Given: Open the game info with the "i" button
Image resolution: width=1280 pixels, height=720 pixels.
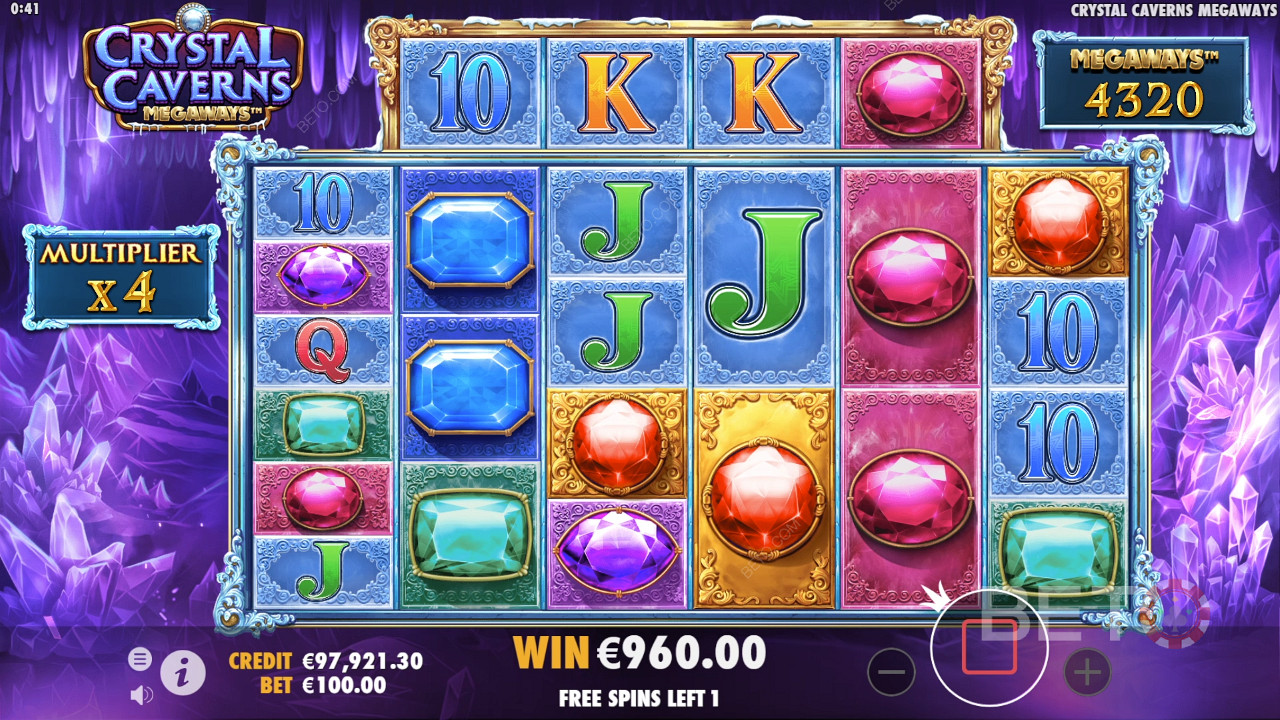Looking at the screenshot, I should tap(182, 674).
